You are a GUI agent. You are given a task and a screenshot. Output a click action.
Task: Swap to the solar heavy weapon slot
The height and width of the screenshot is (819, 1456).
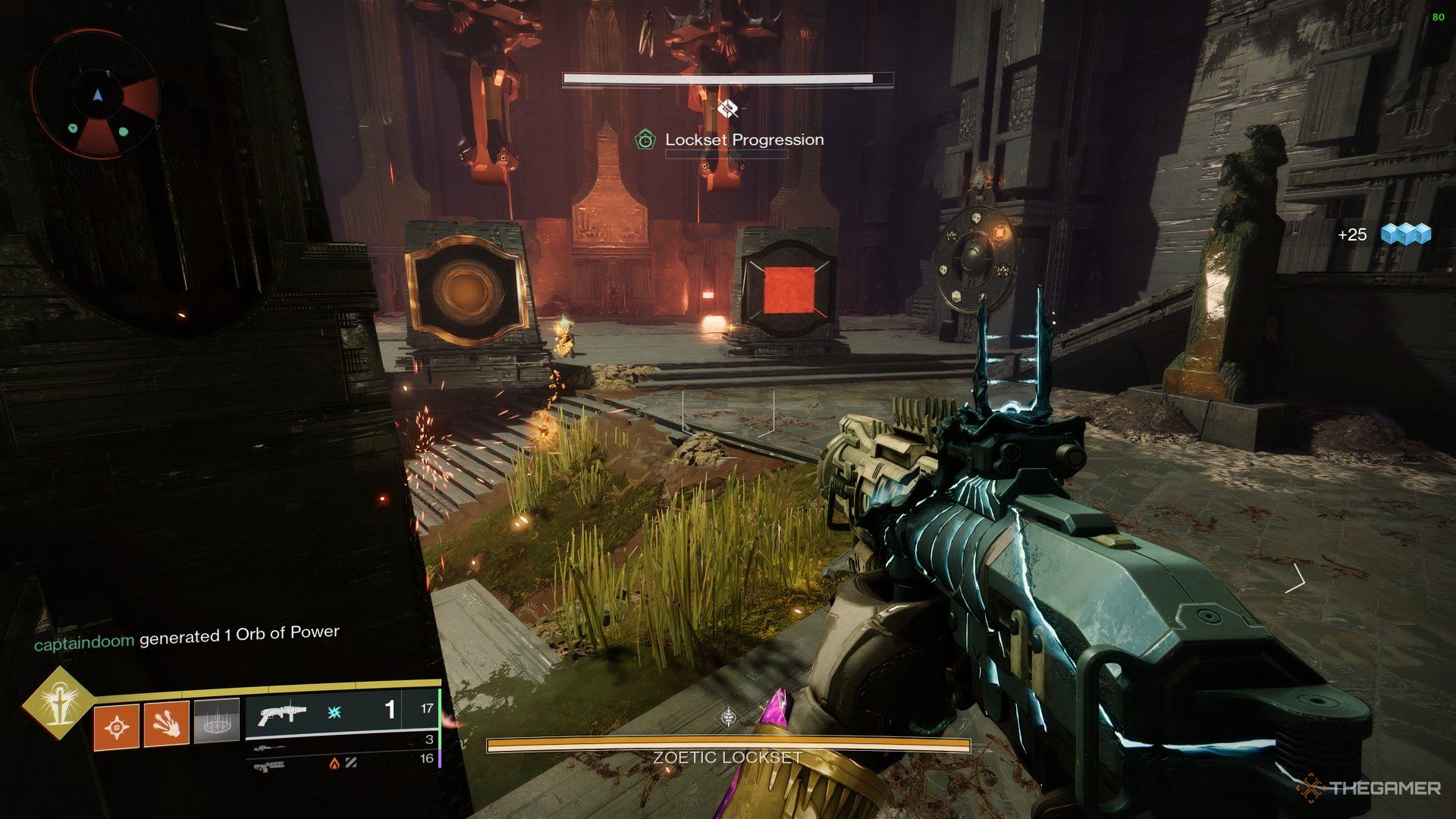tap(341, 762)
